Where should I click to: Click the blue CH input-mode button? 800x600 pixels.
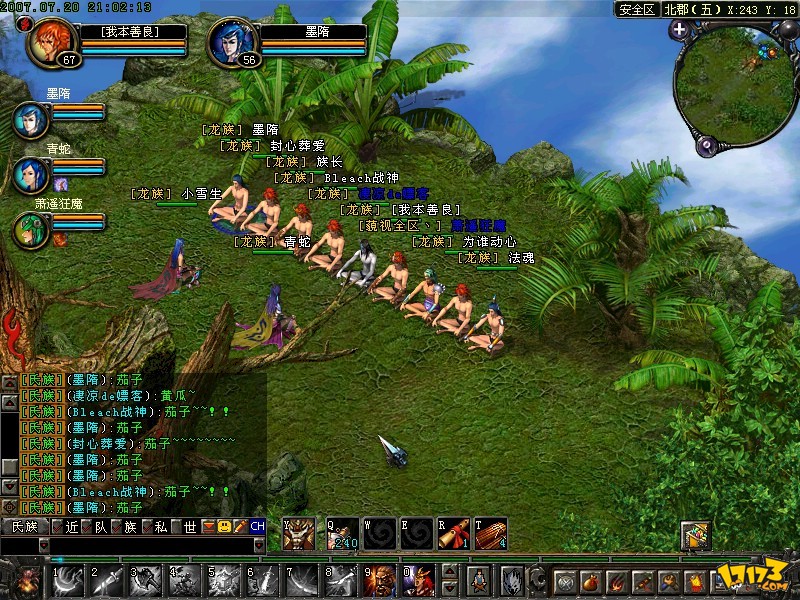[257, 526]
